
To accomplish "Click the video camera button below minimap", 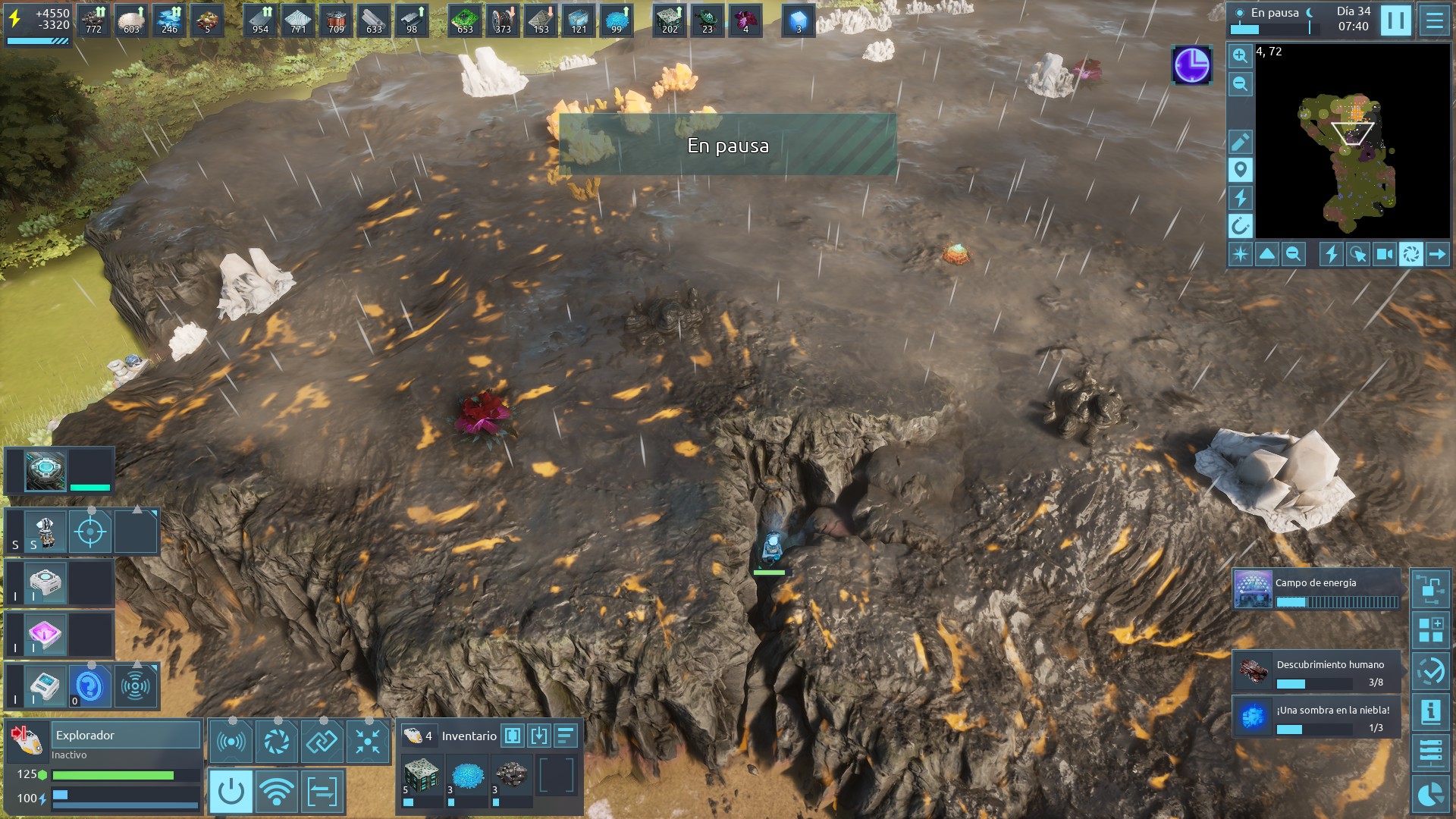I will tap(1384, 254).
